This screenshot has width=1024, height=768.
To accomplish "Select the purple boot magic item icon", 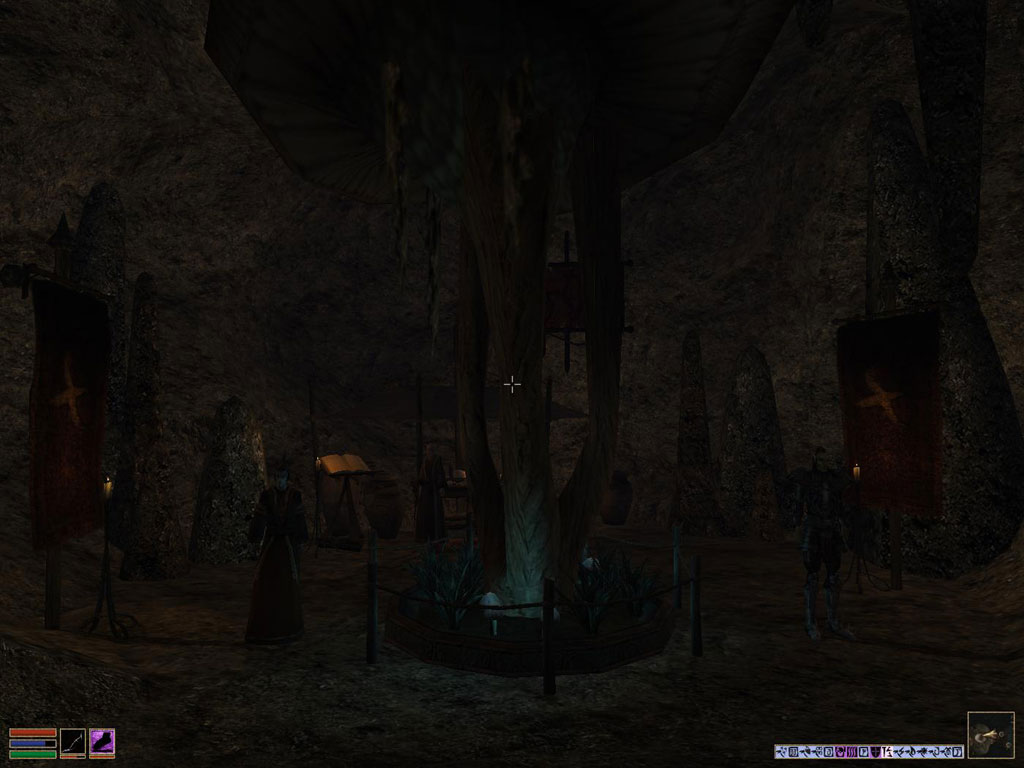I will coord(102,742).
